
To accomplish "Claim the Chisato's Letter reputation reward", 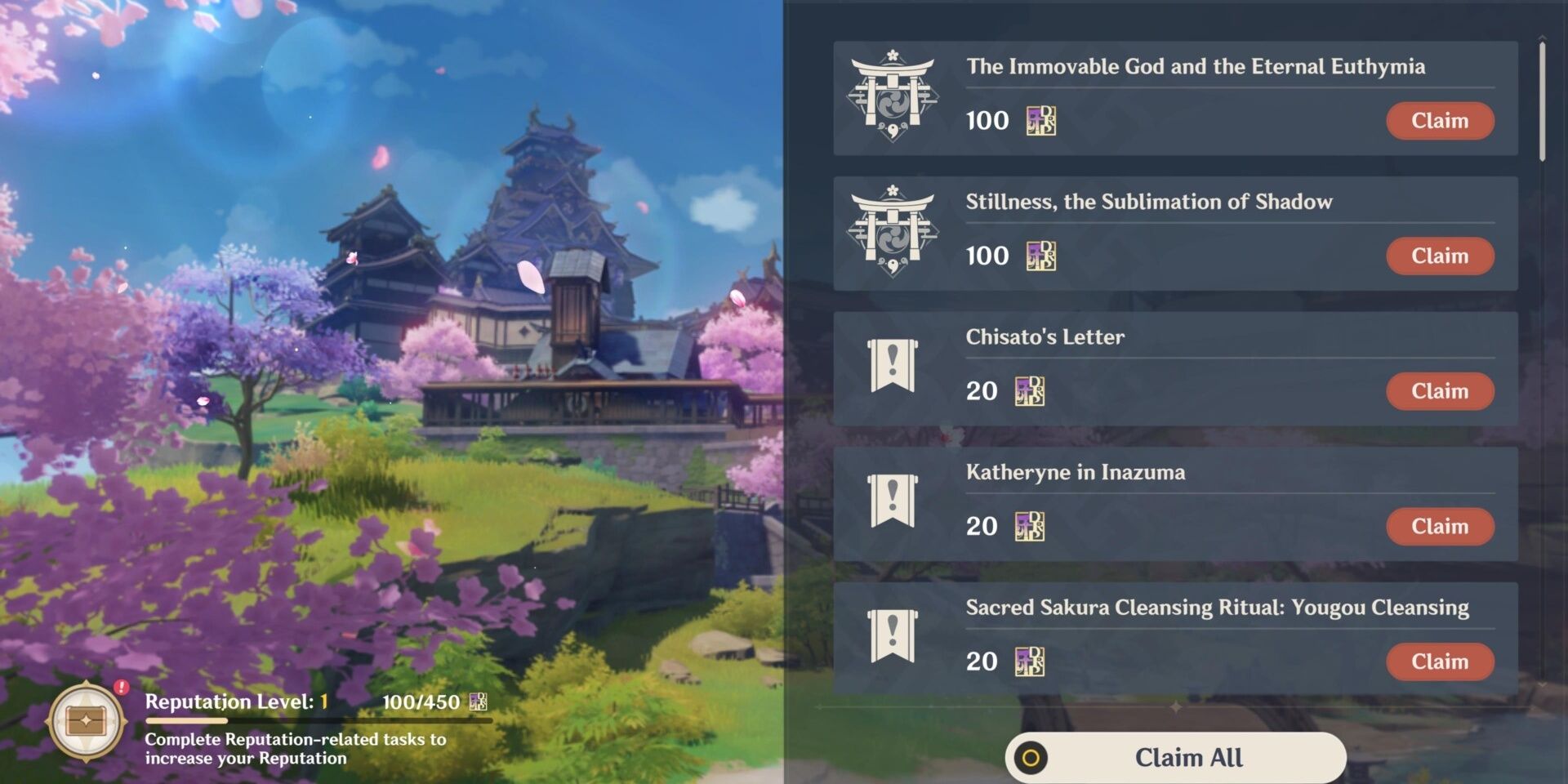I will [x=1440, y=391].
